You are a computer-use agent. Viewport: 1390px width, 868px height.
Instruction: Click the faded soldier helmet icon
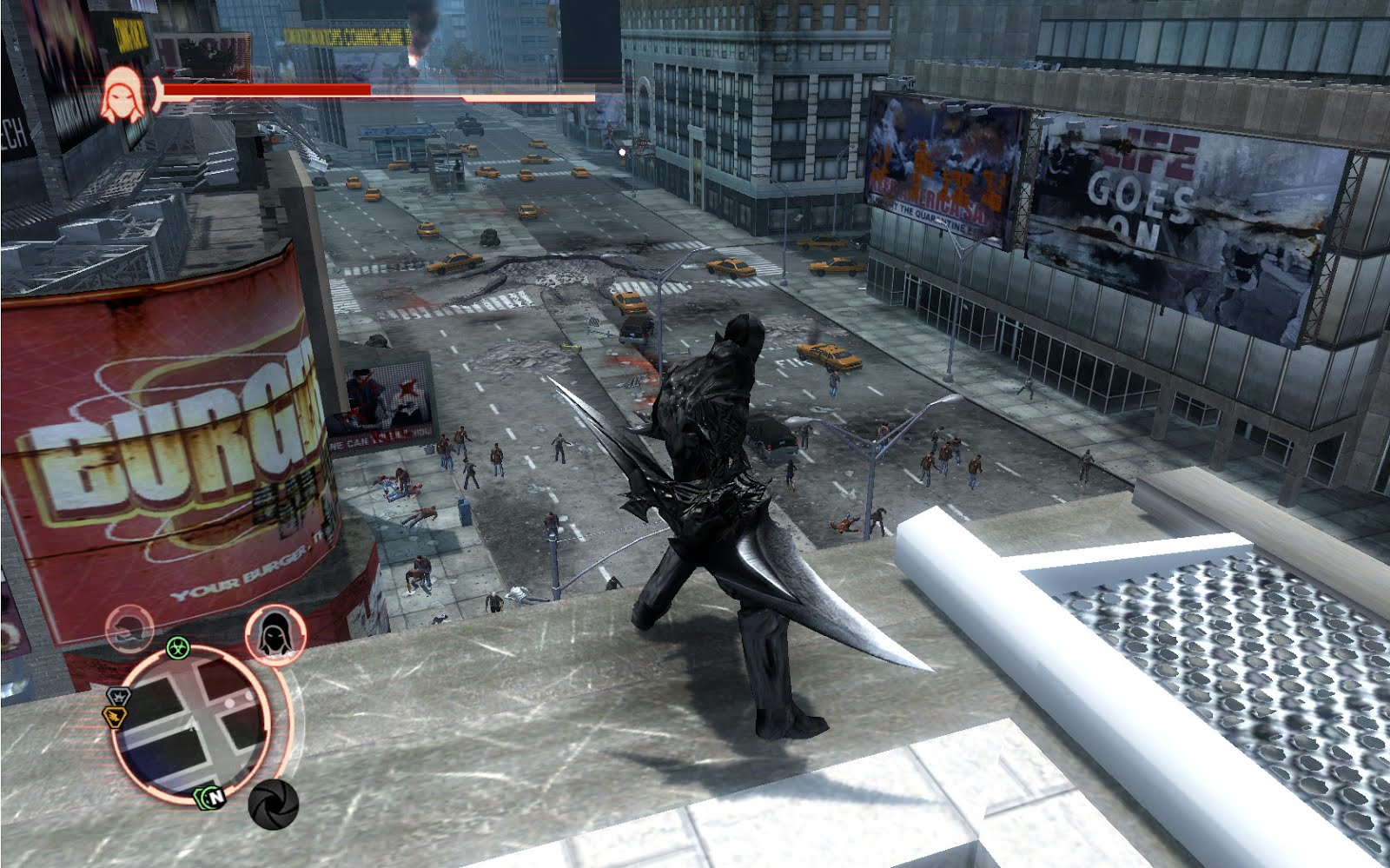[x=131, y=626]
